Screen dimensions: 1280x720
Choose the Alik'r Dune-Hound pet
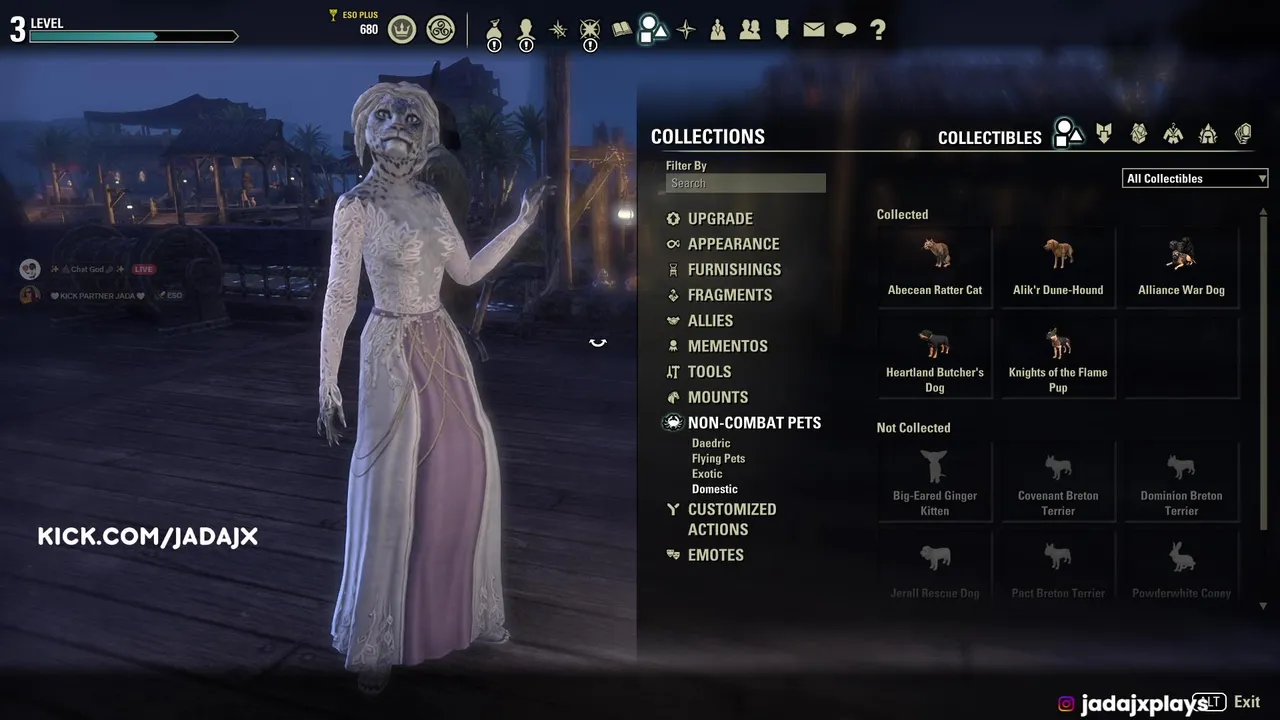(1058, 265)
